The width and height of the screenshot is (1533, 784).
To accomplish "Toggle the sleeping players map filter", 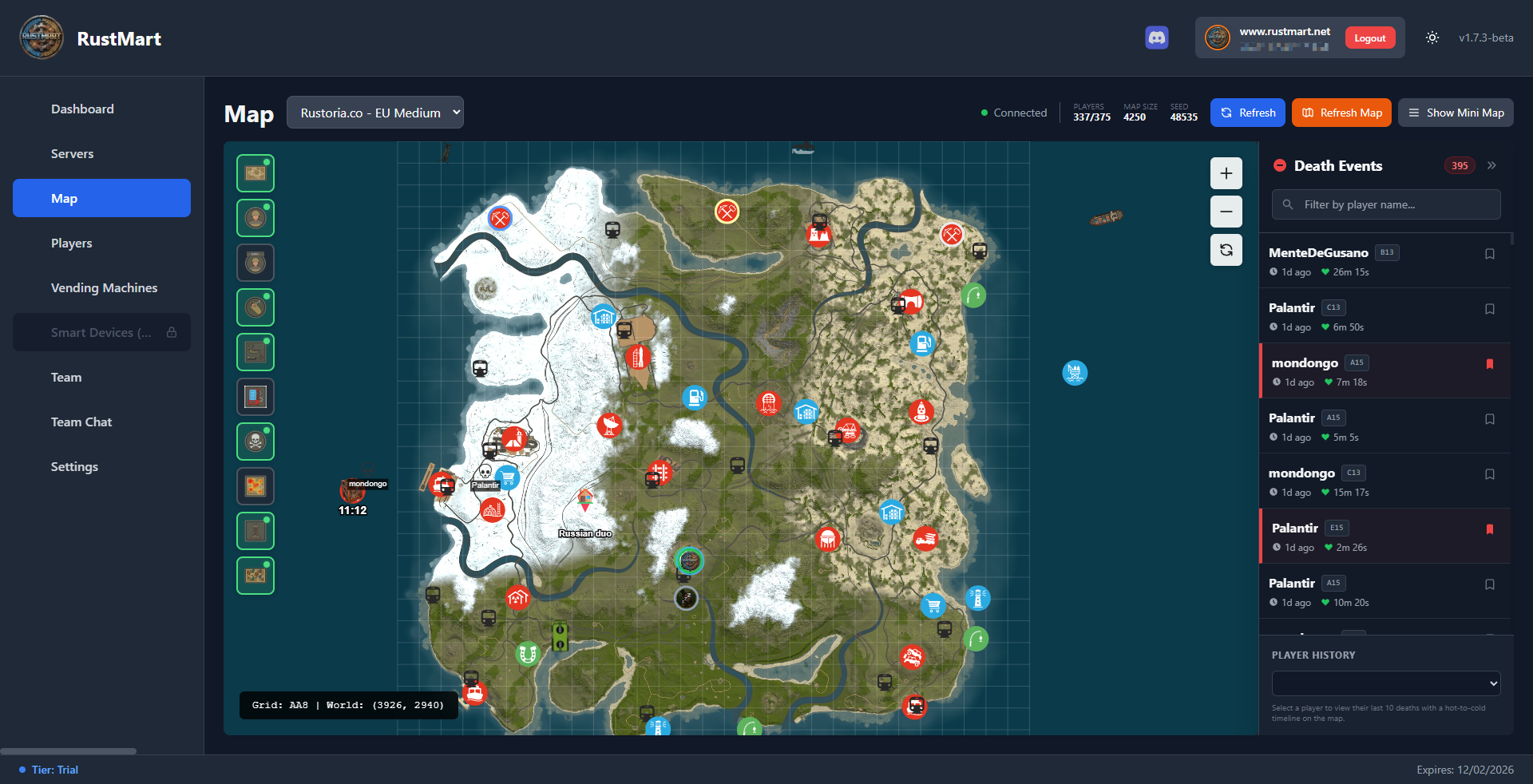I will point(255,307).
